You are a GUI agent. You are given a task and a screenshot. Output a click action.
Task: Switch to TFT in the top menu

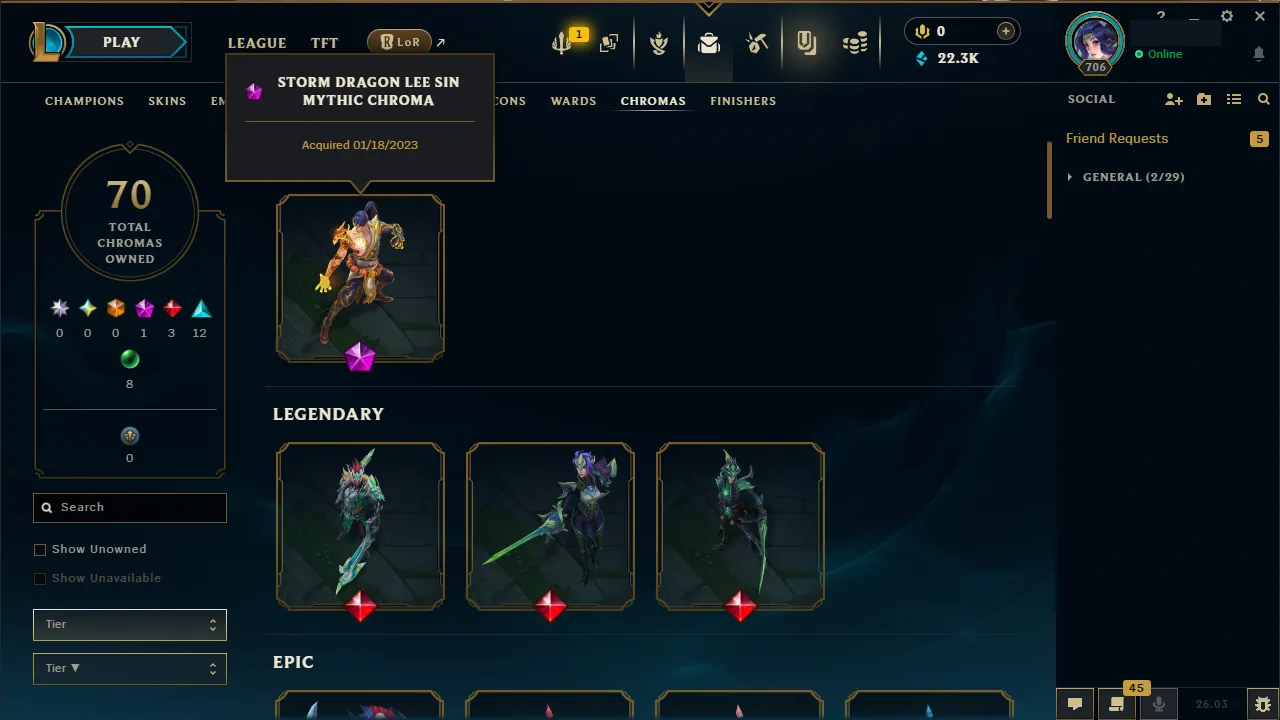[x=324, y=42]
